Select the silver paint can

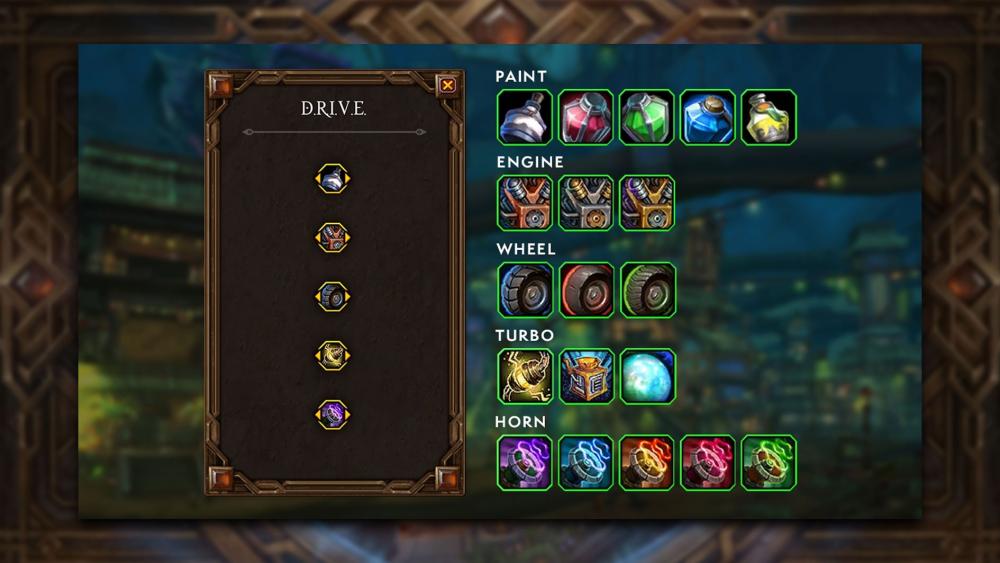525,117
